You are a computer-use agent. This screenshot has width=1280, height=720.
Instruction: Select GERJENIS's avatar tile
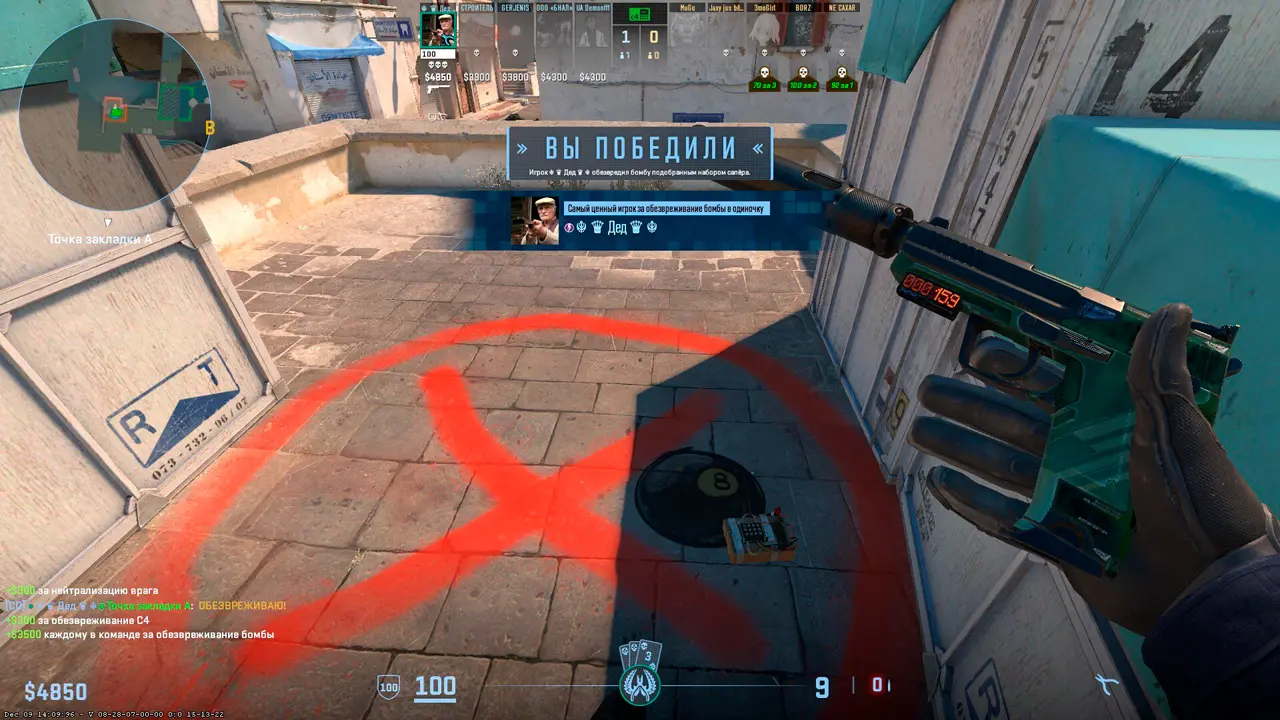tap(516, 30)
